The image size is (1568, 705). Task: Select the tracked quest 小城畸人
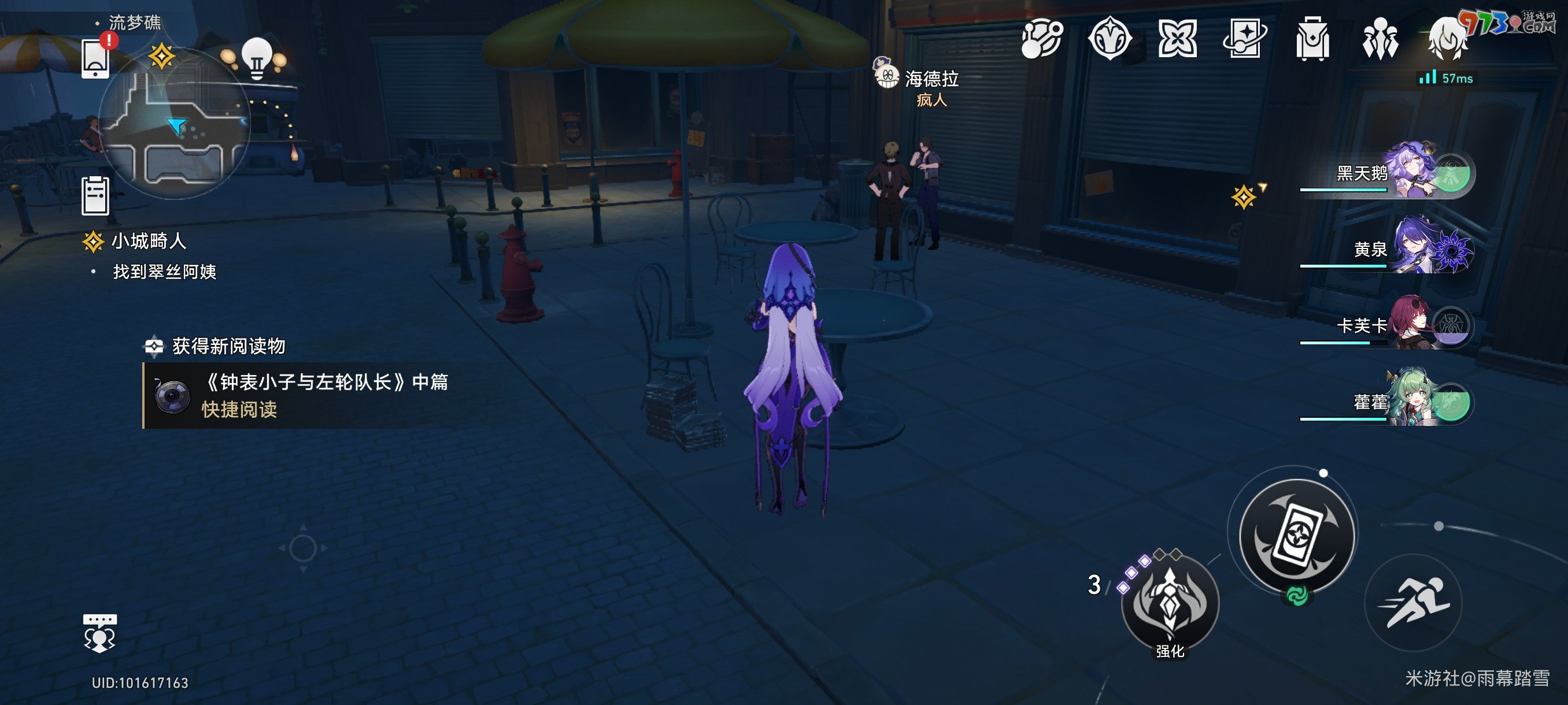[x=148, y=242]
